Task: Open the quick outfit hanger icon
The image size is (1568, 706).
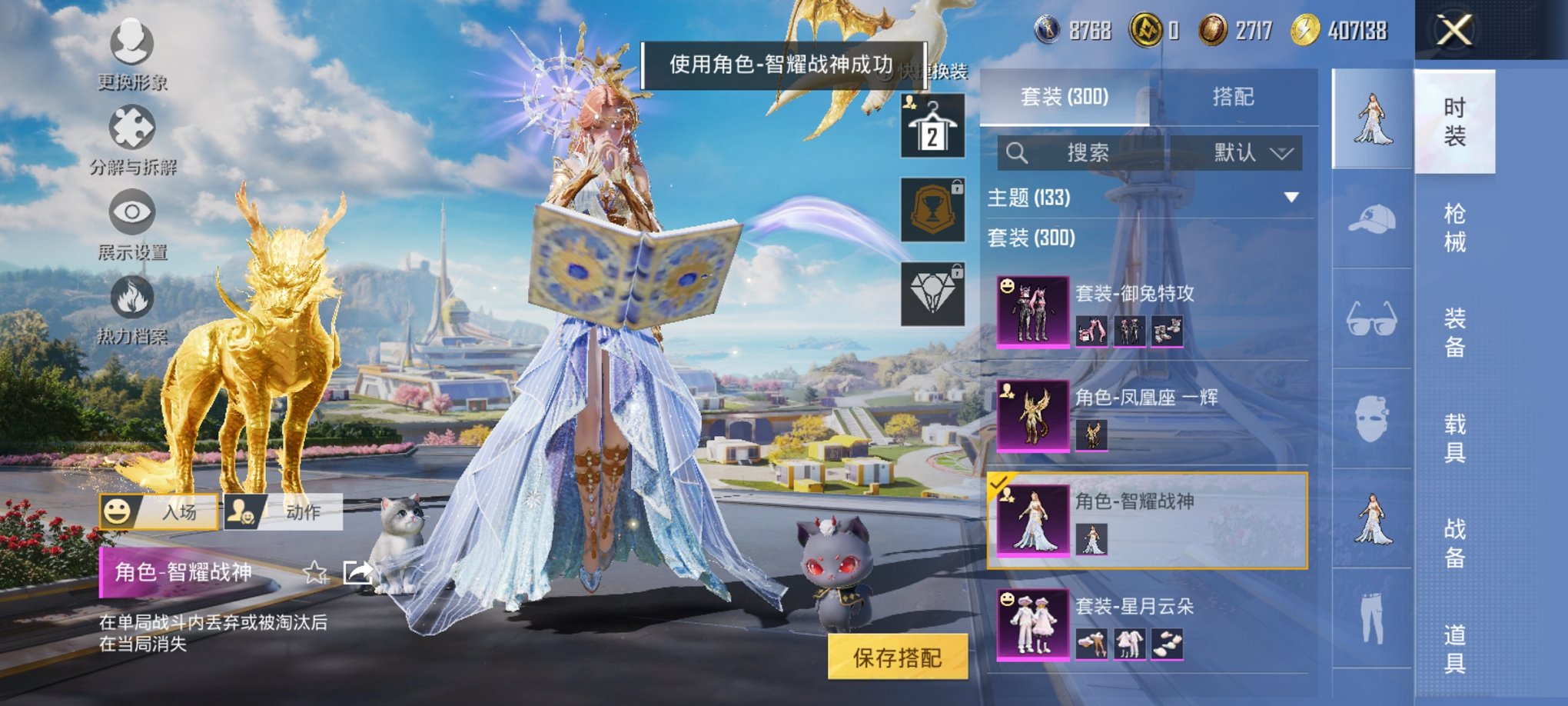Action: coord(932,123)
